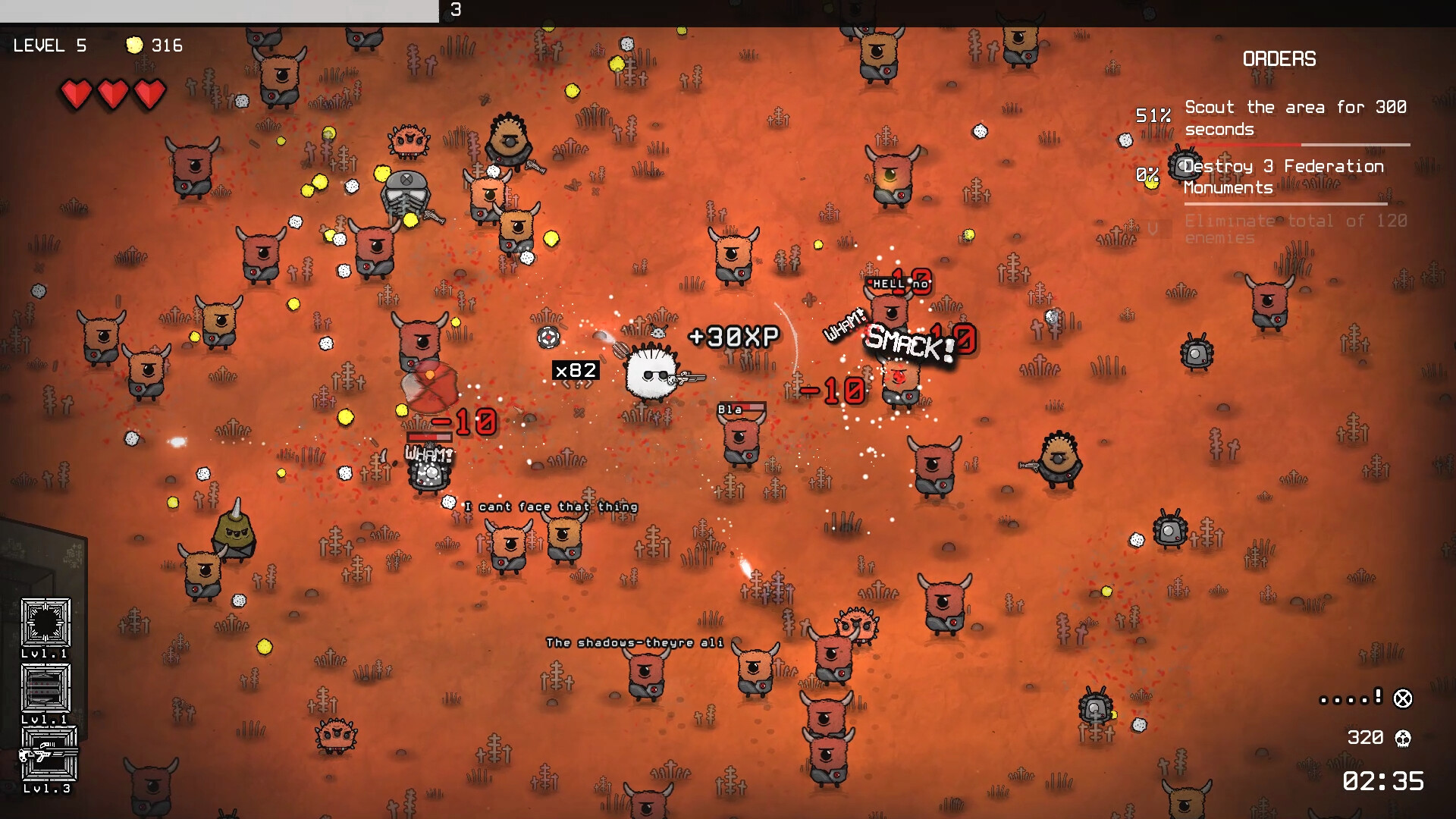Select the studded armor plate slot
The image size is (1456, 819).
tap(45, 688)
